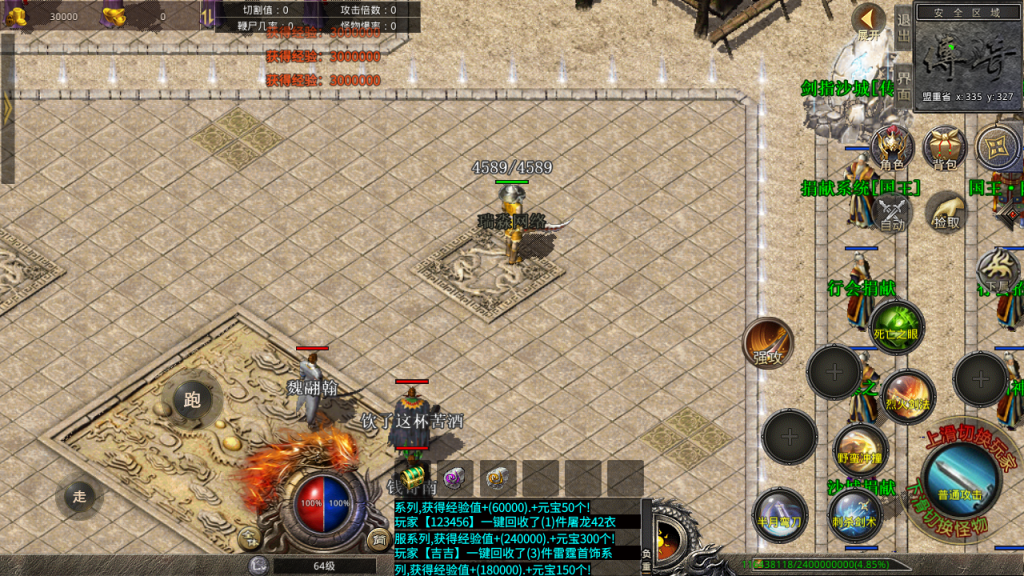Switch movement to 走 walk mode

pos(80,496)
